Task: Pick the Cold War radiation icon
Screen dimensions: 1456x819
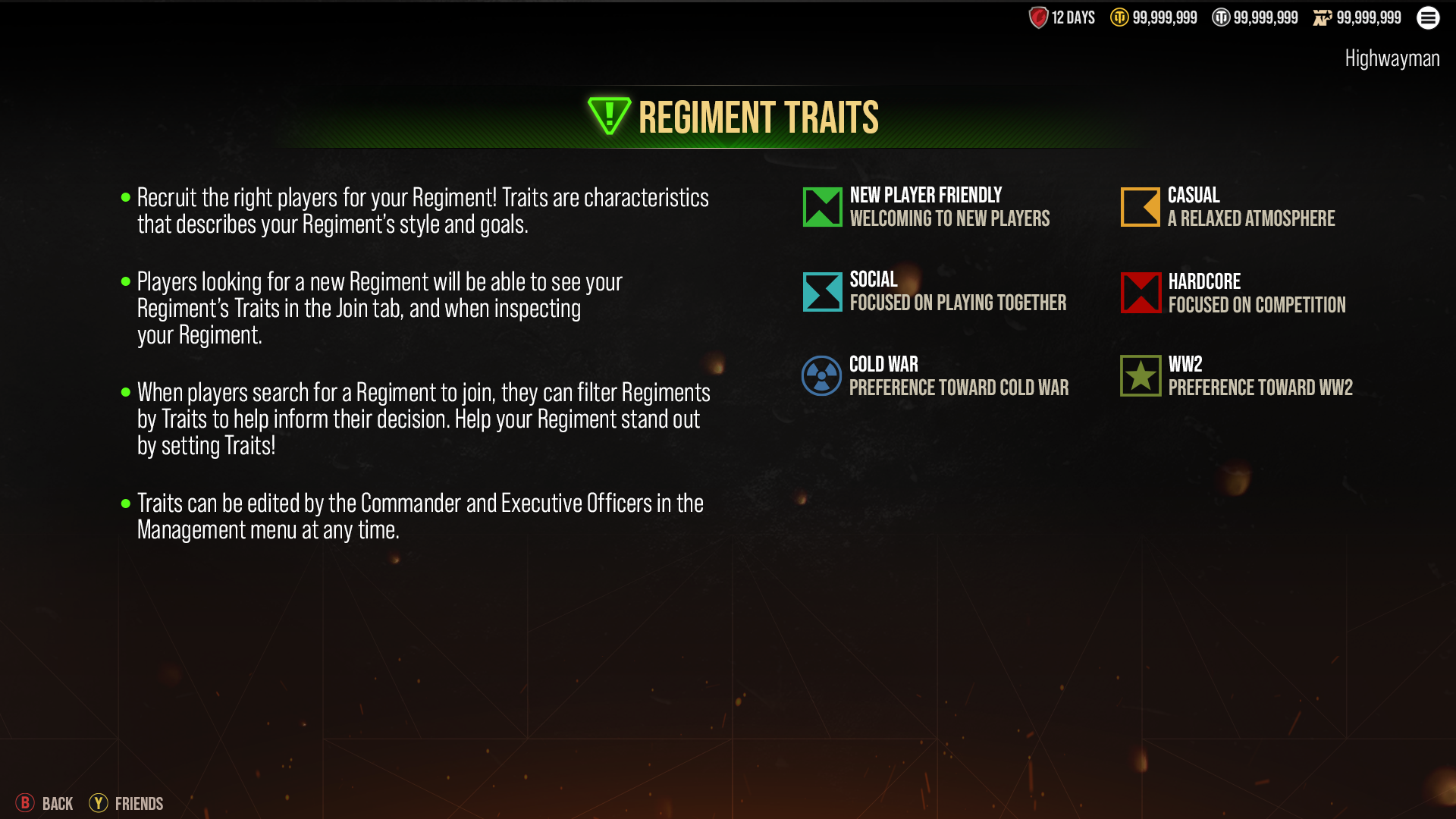Action: pos(821,376)
